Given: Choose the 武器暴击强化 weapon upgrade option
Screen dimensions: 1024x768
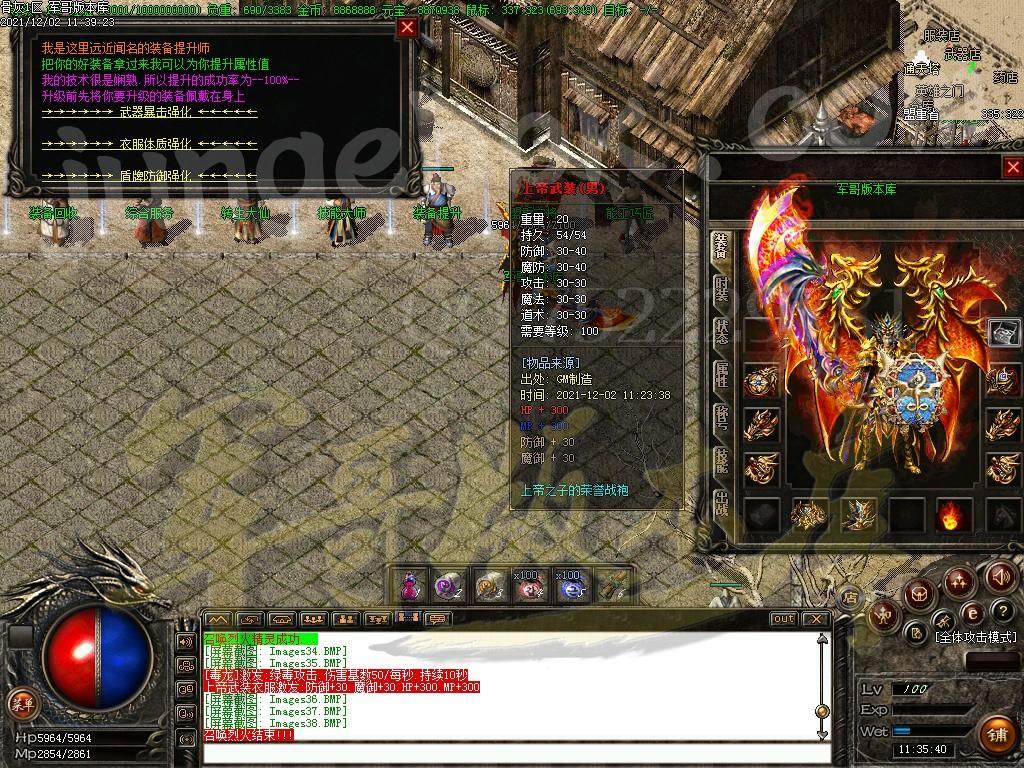Looking at the screenshot, I should (x=149, y=113).
